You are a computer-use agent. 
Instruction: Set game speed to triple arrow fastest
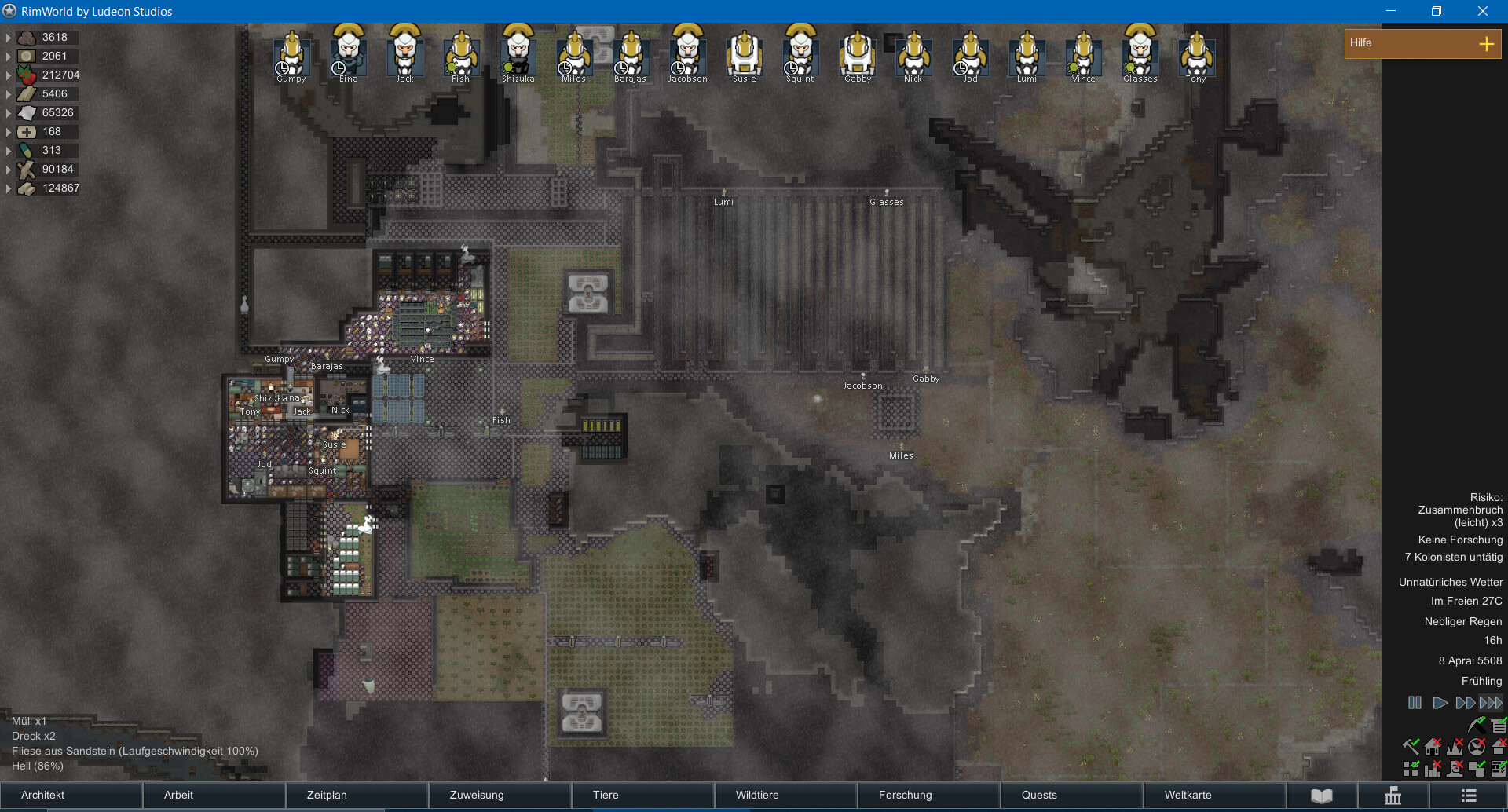point(1491,703)
